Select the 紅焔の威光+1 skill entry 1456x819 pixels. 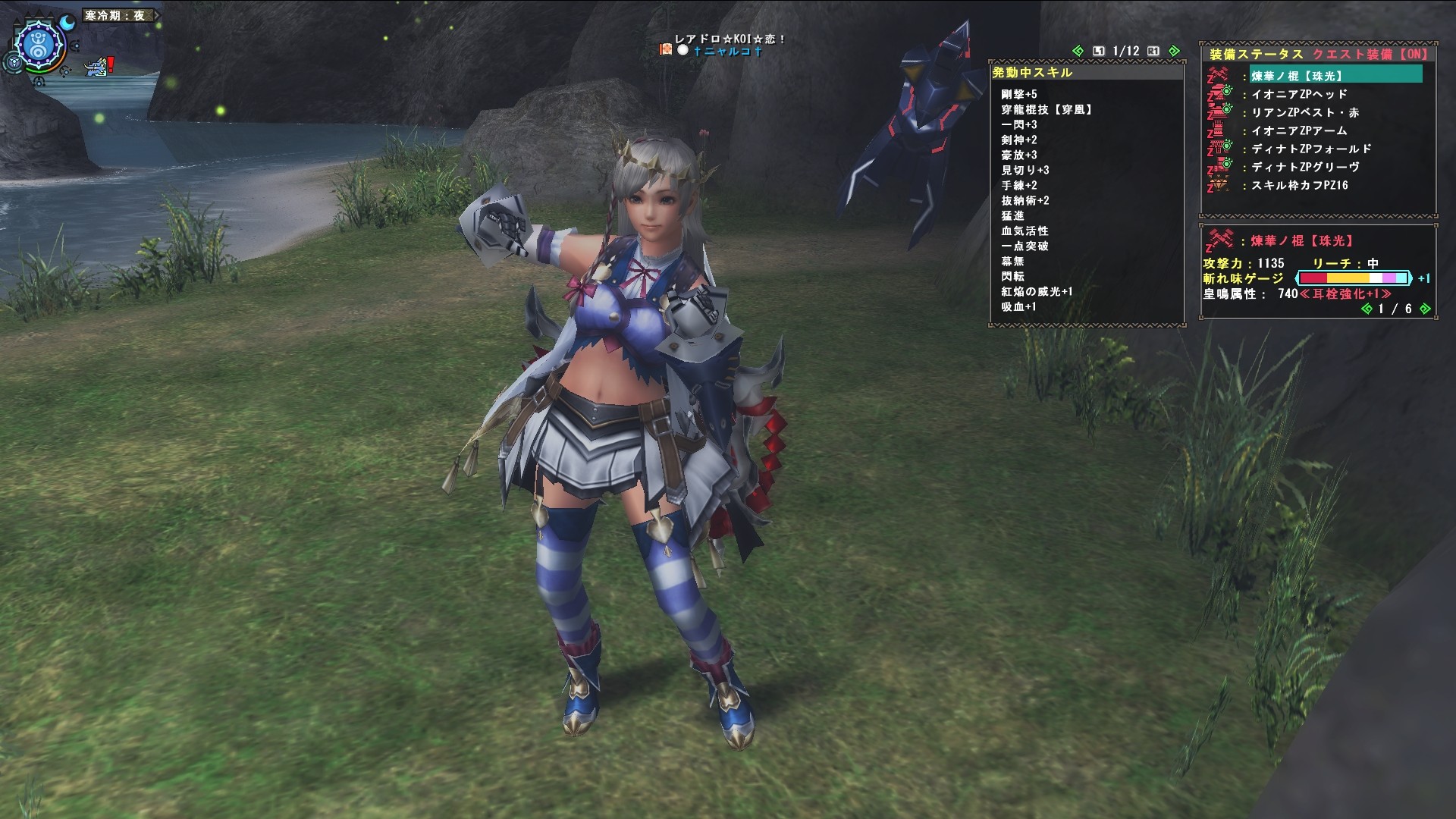pos(1037,291)
